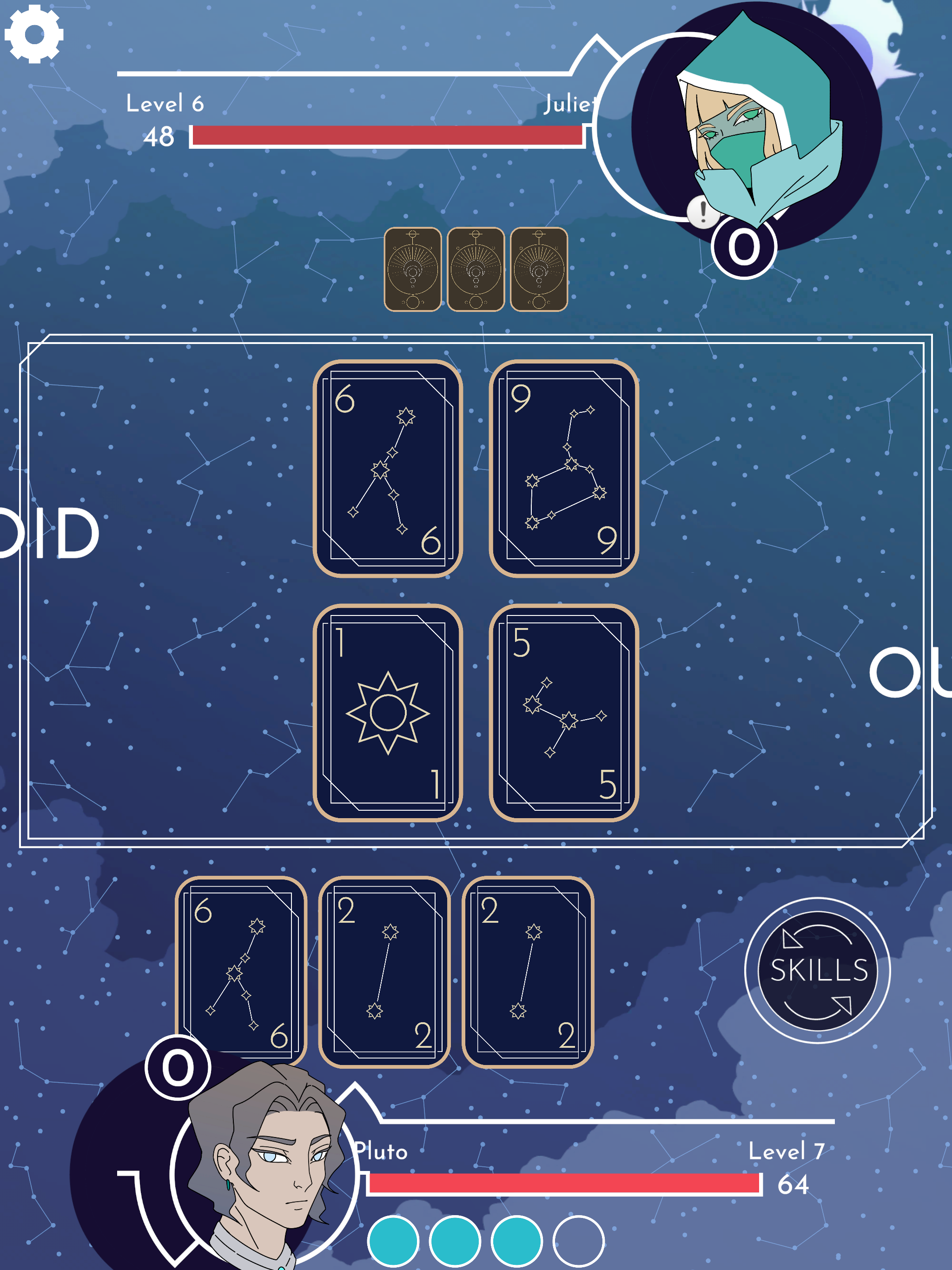Choose the 9 card on the board
This screenshot has width=952, height=1270.
tap(563, 469)
